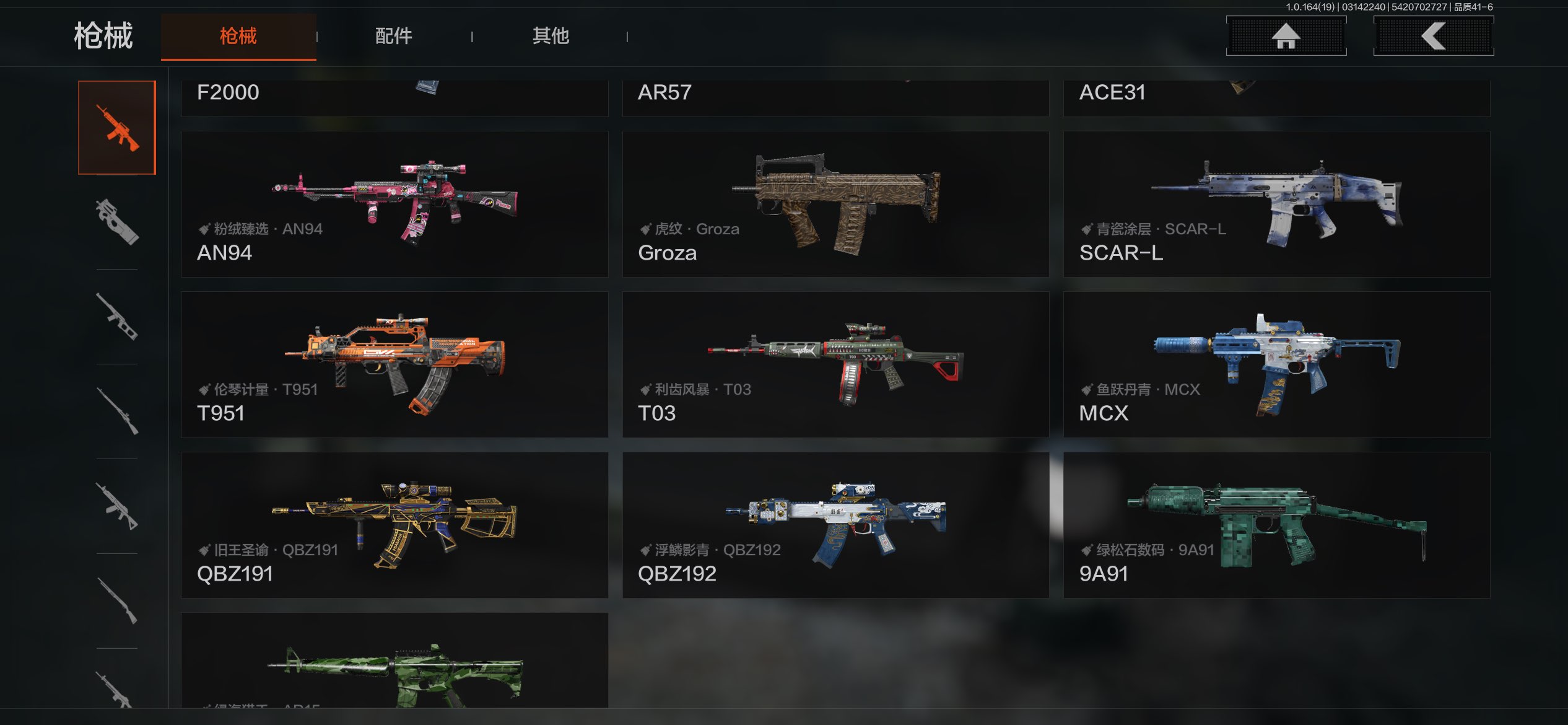The width and height of the screenshot is (1568, 725).
Task: Open the orange T951 weapon card
Action: click(394, 364)
